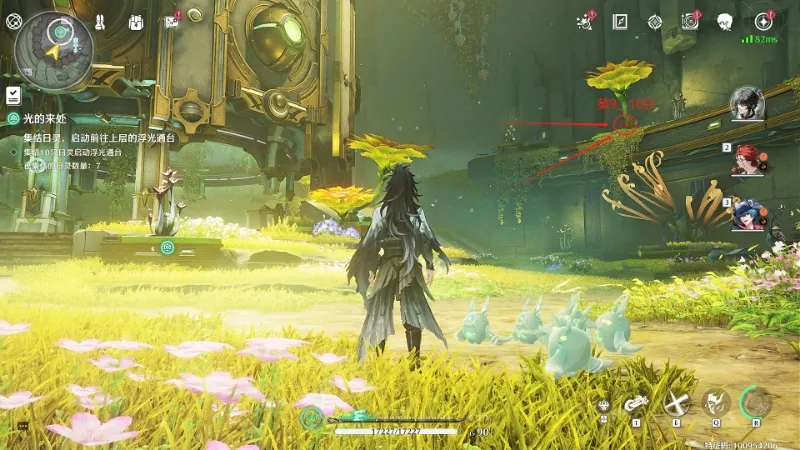Open the quest checklist icon
Viewport: 800px width, 450px height.
coord(13,95)
